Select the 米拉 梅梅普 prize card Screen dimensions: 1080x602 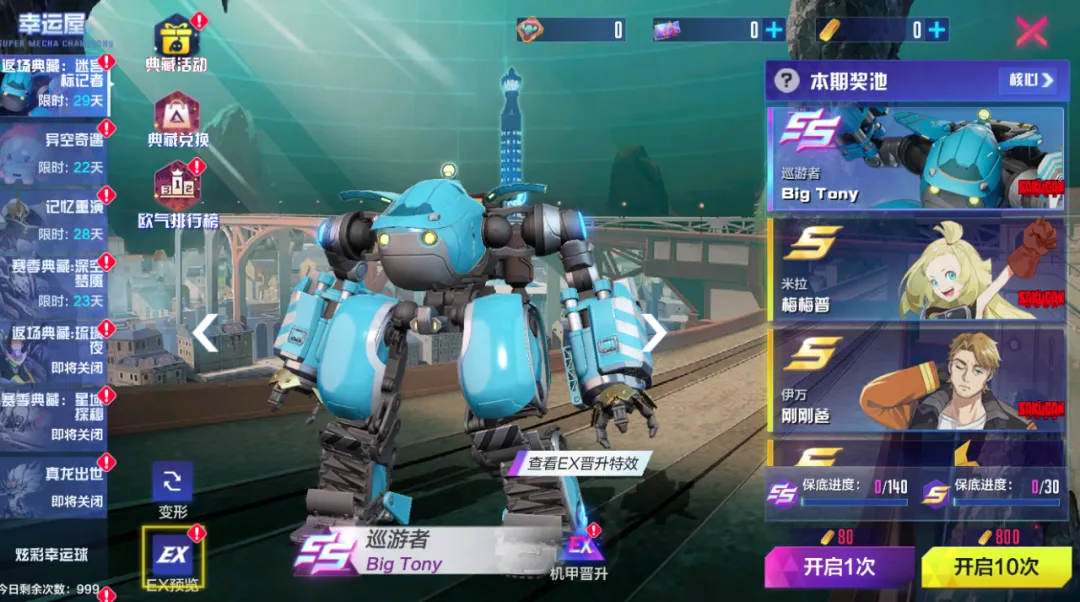(x=915, y=269)
